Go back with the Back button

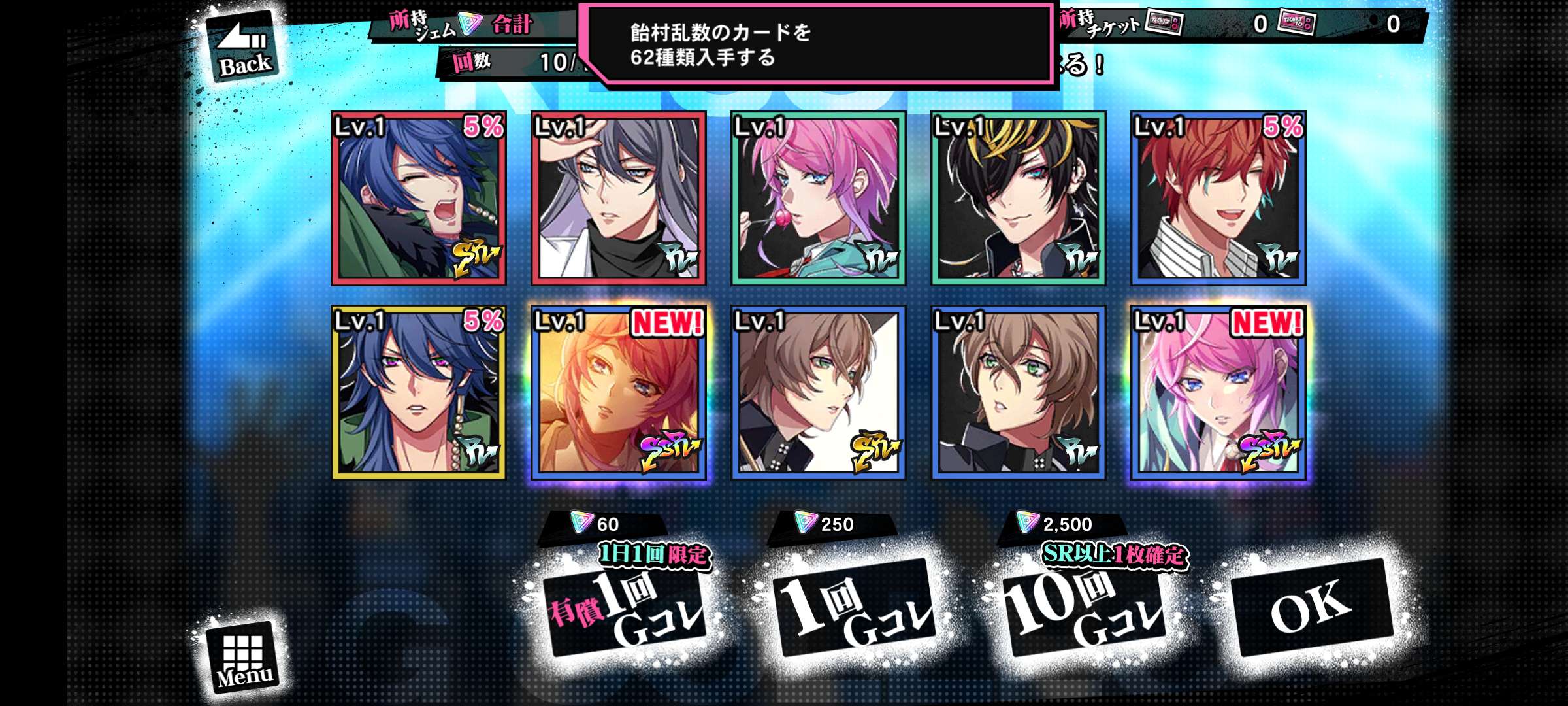pyautogui.click(x=243, y=47)
